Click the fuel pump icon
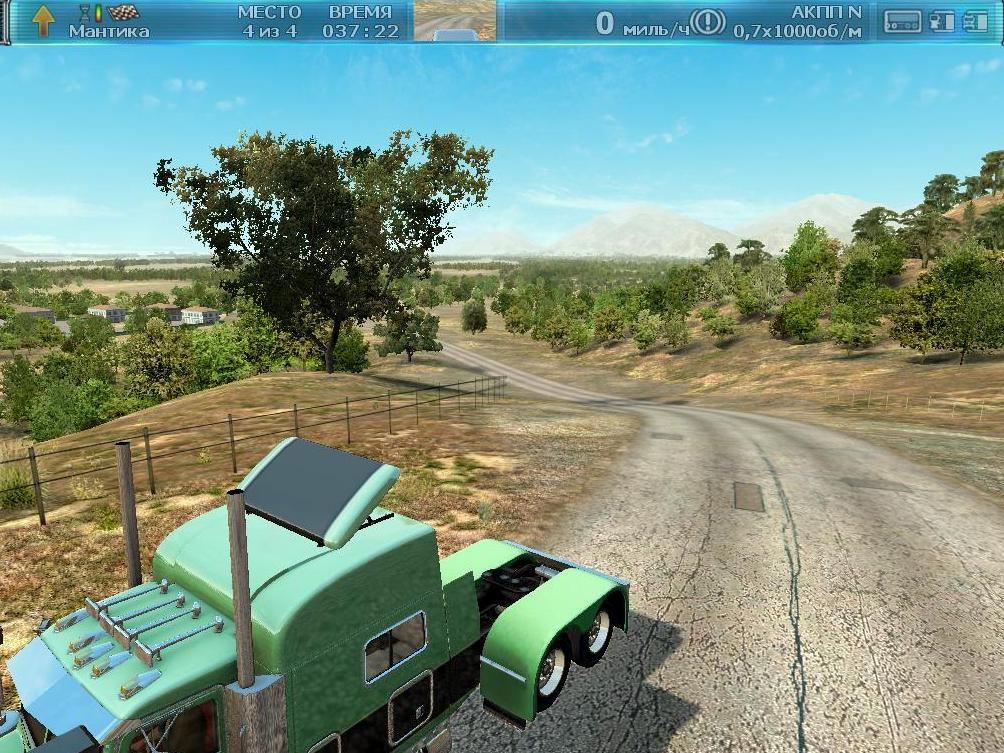The width and height of the screenshot is (1004, 753). pos(942,21)
